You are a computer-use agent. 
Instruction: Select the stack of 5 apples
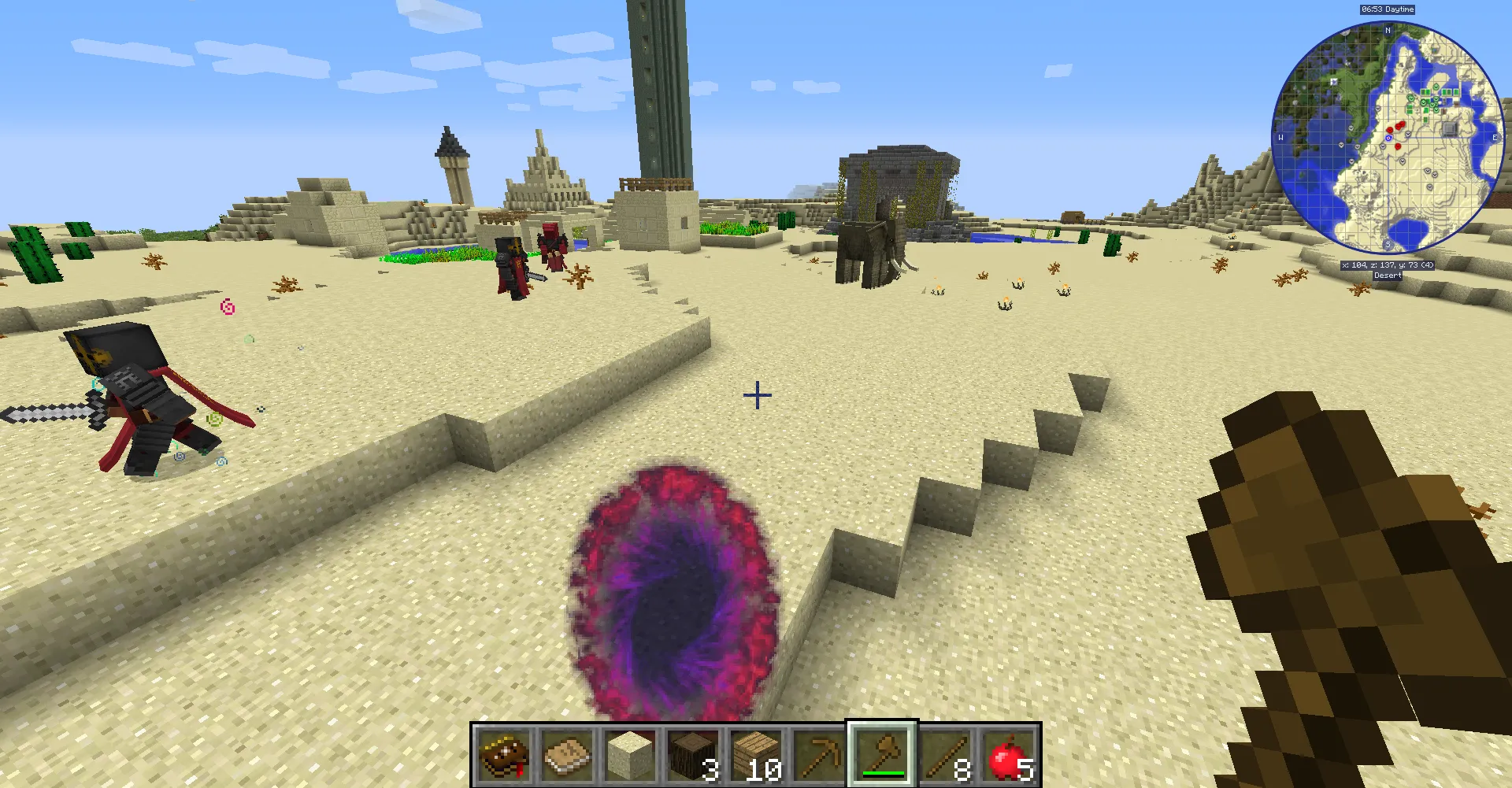pyautogui.click(x=1010, y=757)
